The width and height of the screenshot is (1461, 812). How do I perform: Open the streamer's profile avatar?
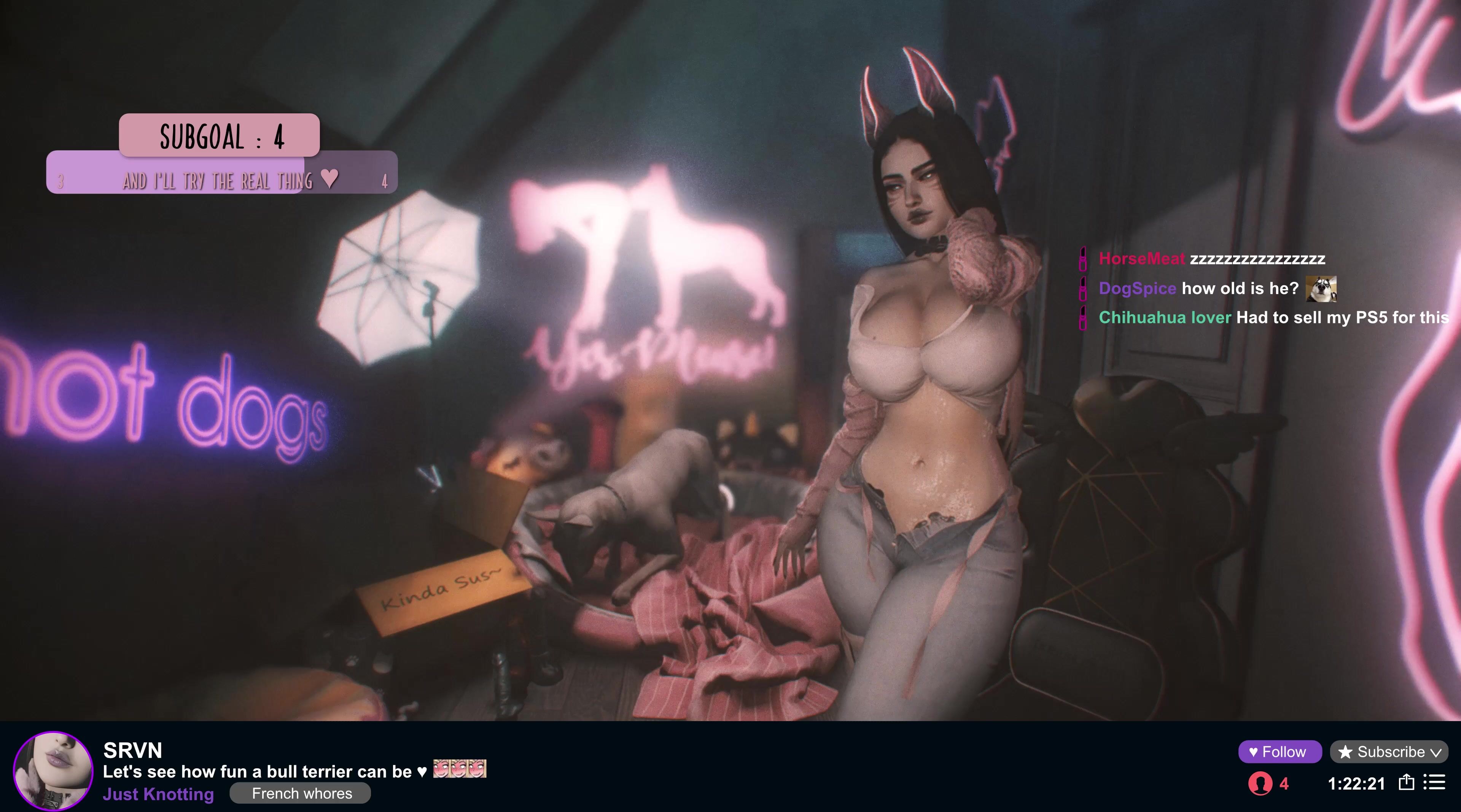[53, 771]
